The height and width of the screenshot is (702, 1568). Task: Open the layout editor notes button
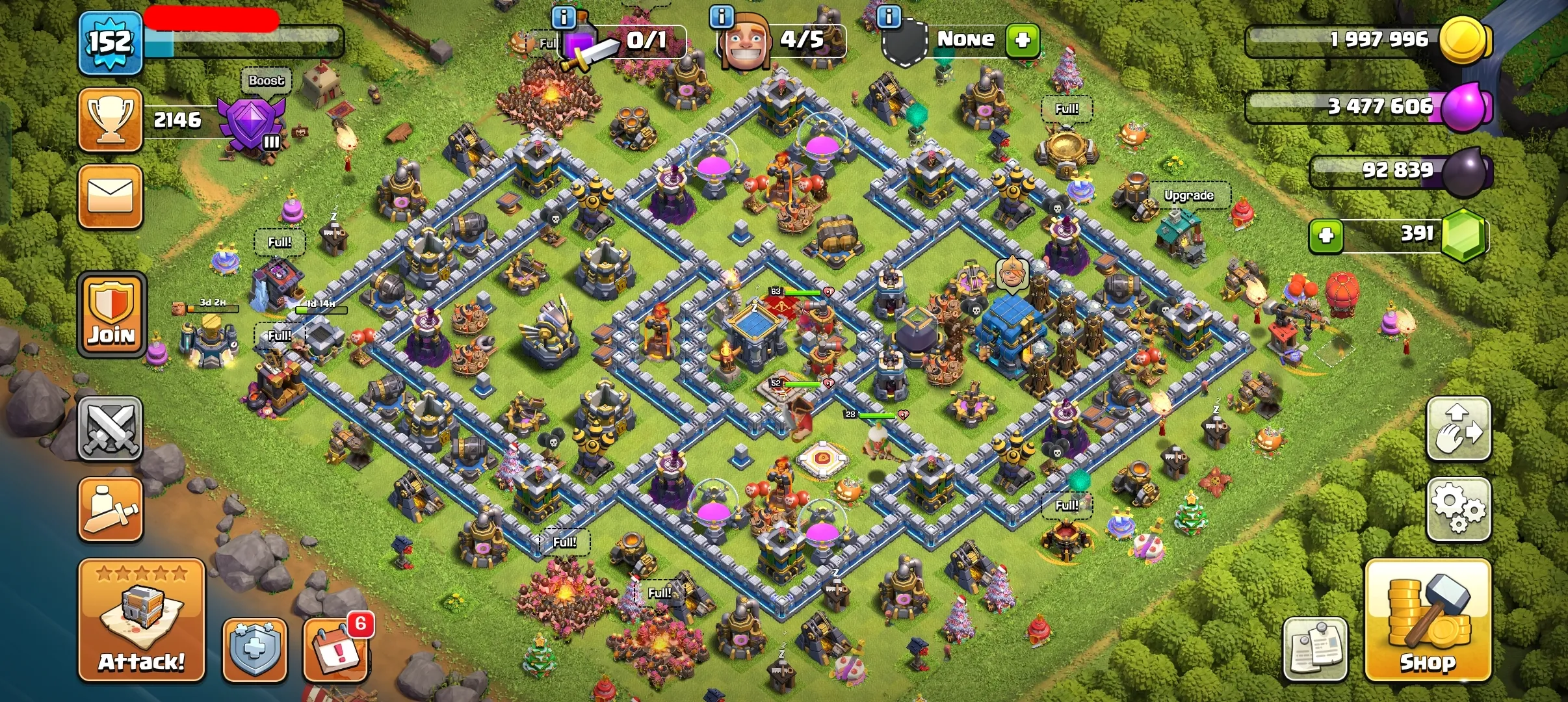coord(1316,650)
